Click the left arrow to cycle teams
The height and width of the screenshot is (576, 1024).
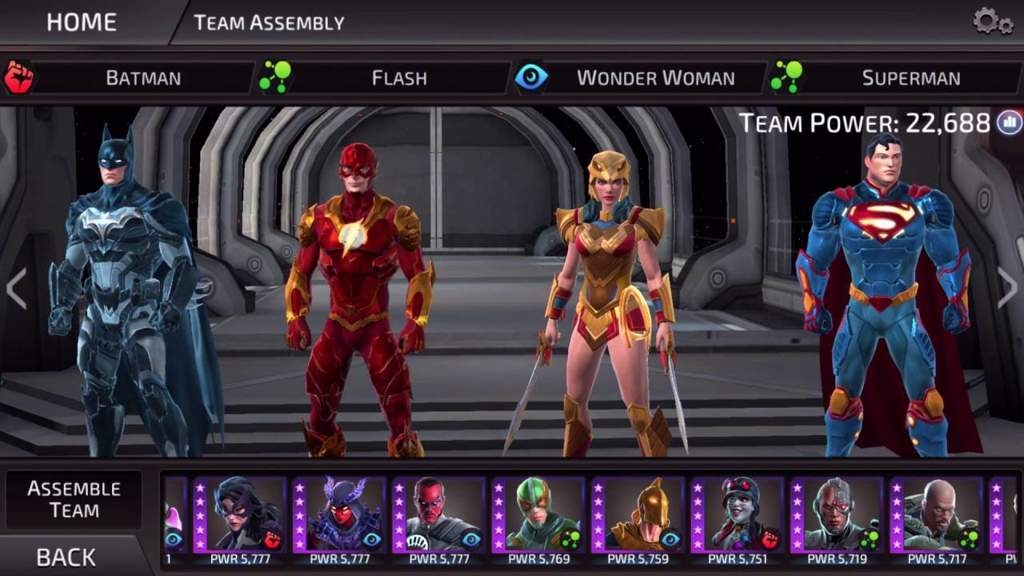(x=16, y=289)
